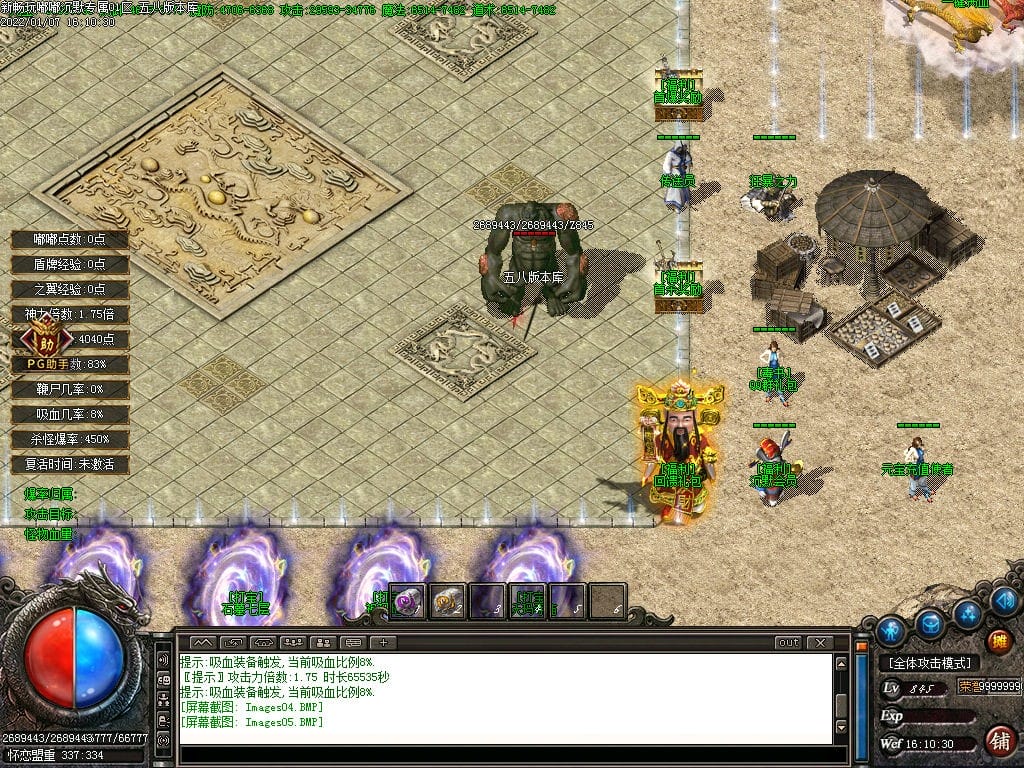Switch the 全体攻击模式 attack mode label
The width and height of the screenshot is (1024, 768).
pos(930,663)
